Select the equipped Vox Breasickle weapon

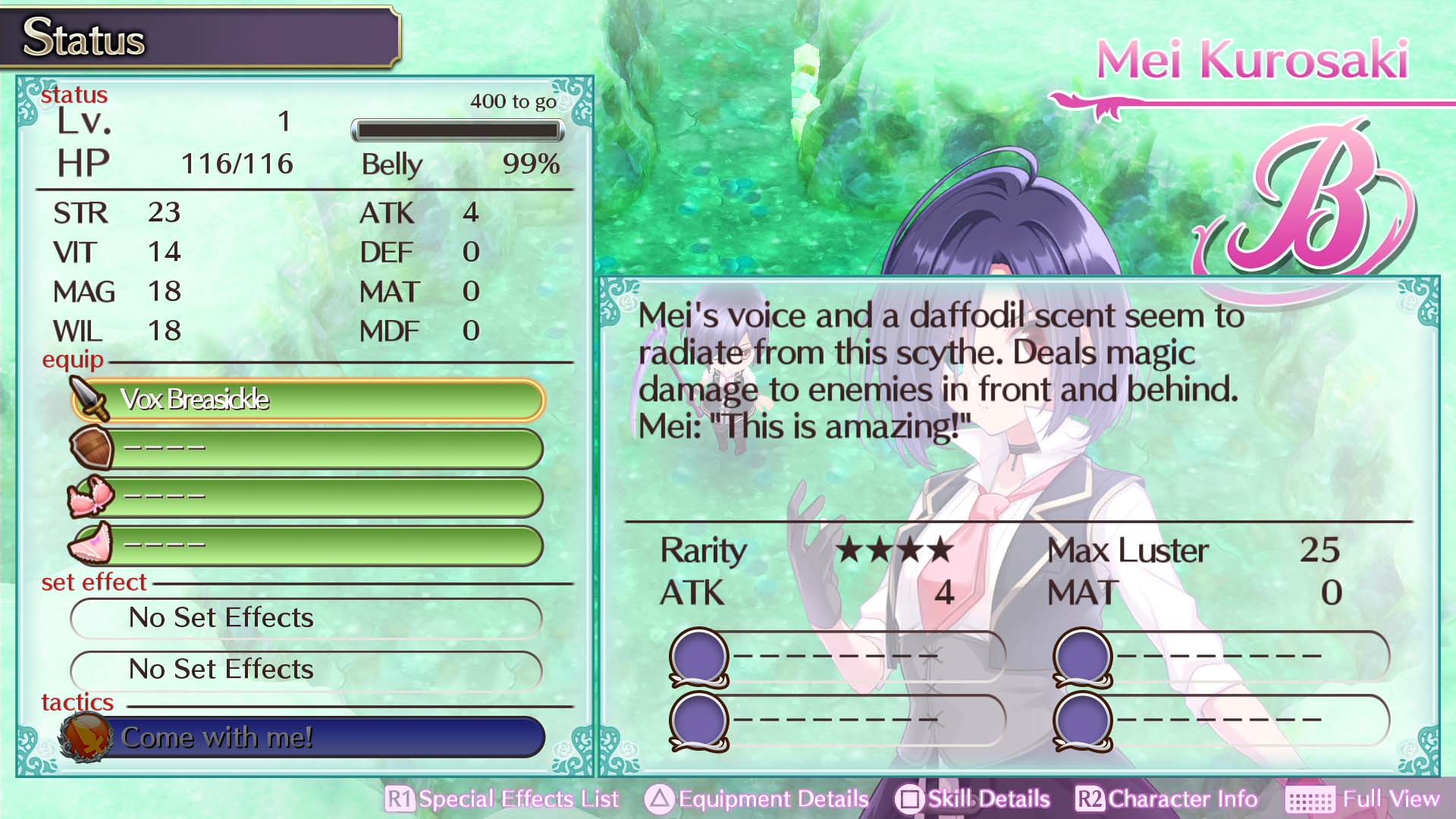(303, 400)
